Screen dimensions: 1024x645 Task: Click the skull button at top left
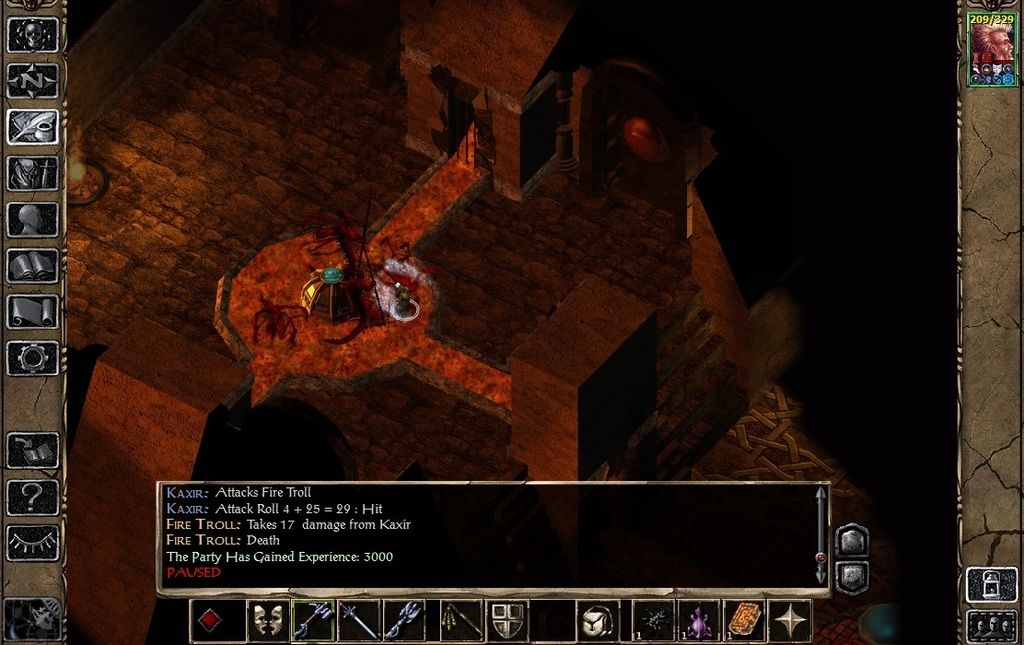[x=33, y=34]
